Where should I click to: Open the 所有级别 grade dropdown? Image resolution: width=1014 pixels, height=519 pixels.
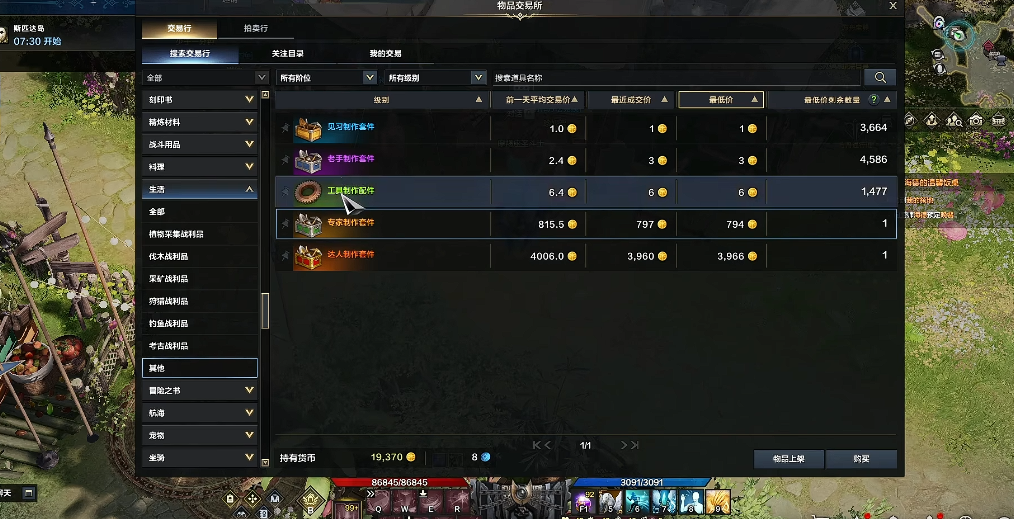click(x=436, y=77)
